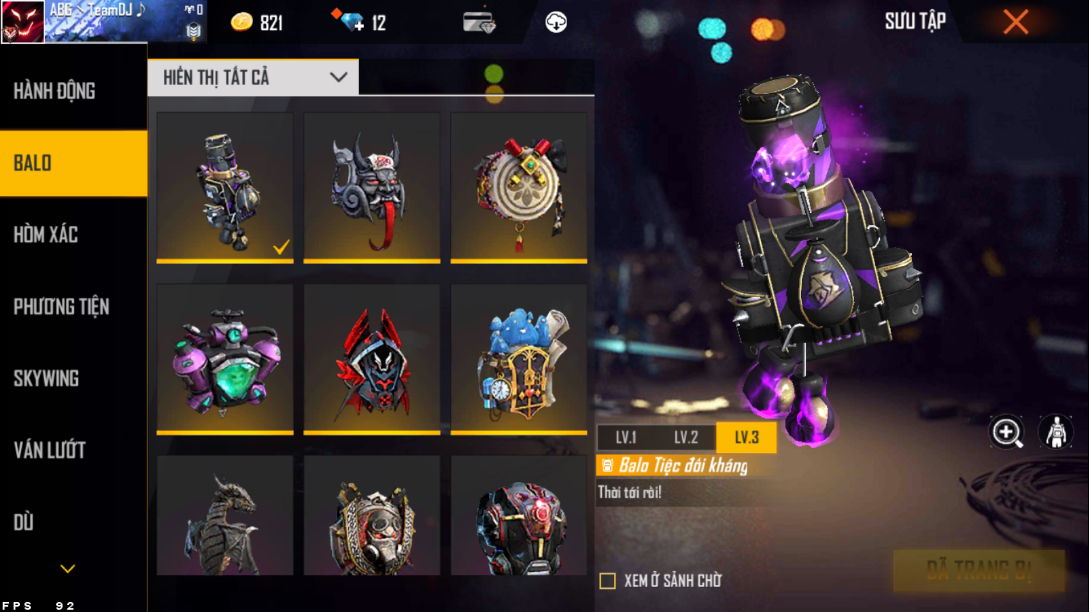Open the DÙ parachute category

tap(24, 523)
